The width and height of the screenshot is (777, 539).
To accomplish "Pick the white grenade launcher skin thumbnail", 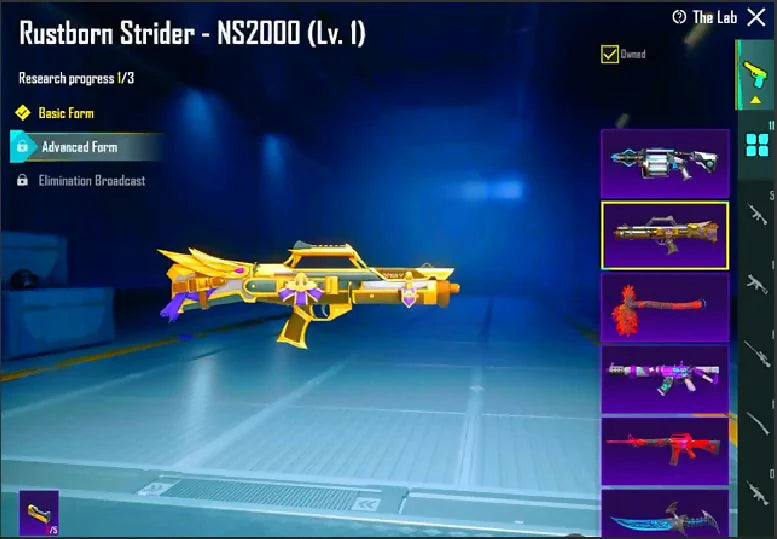I will 664,162.
